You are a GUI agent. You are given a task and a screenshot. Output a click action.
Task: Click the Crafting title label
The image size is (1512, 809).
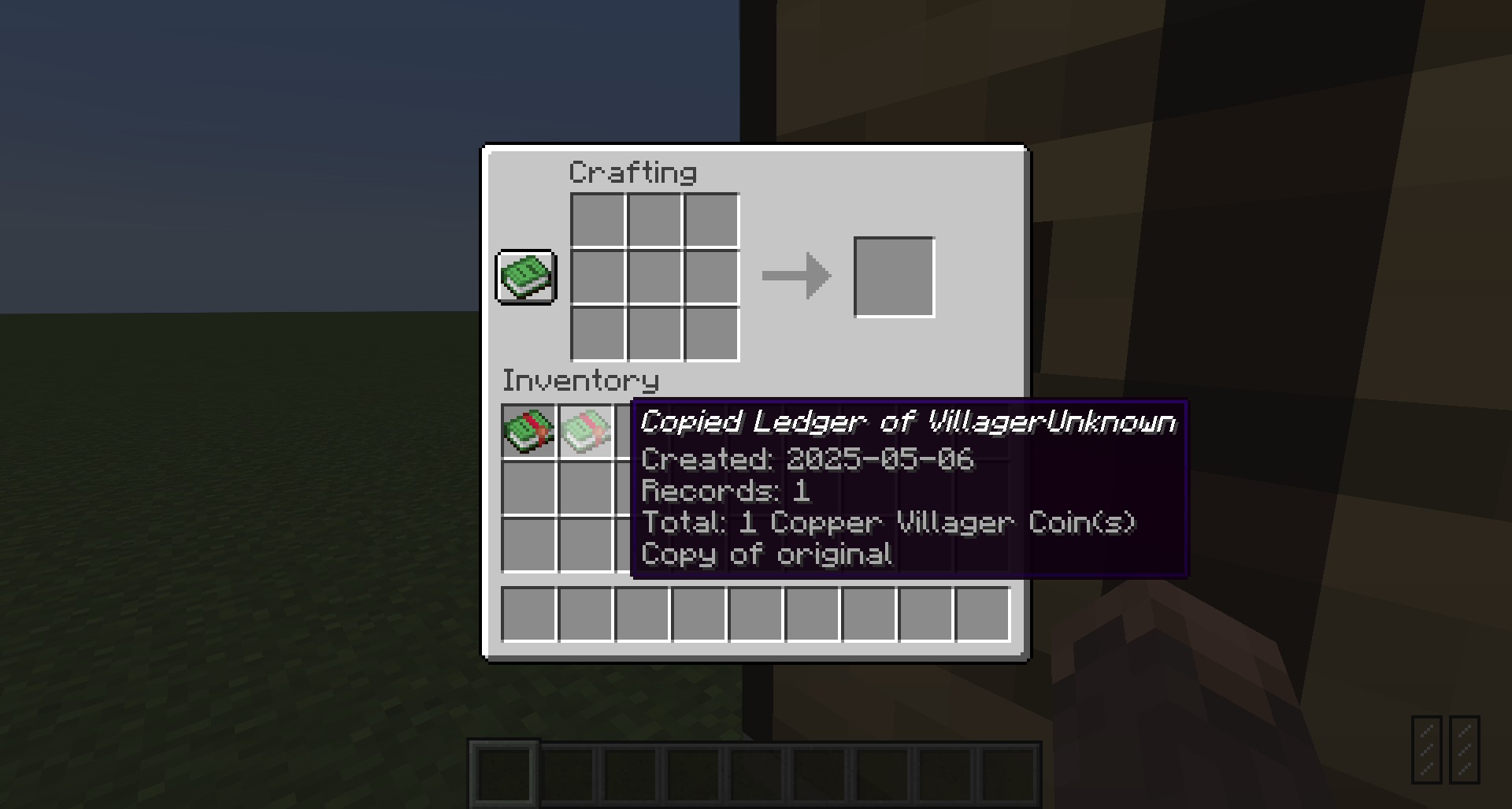632,171
